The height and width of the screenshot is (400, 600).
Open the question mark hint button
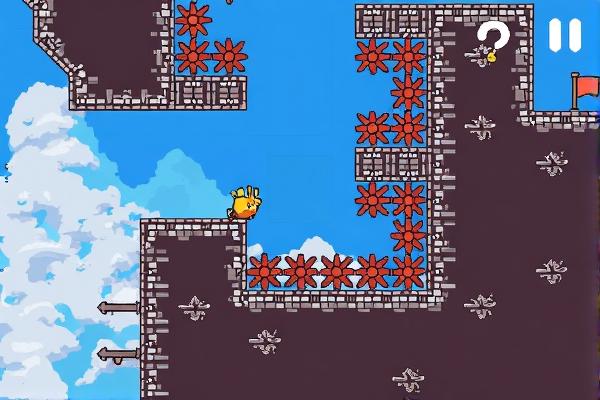(492, 40)
